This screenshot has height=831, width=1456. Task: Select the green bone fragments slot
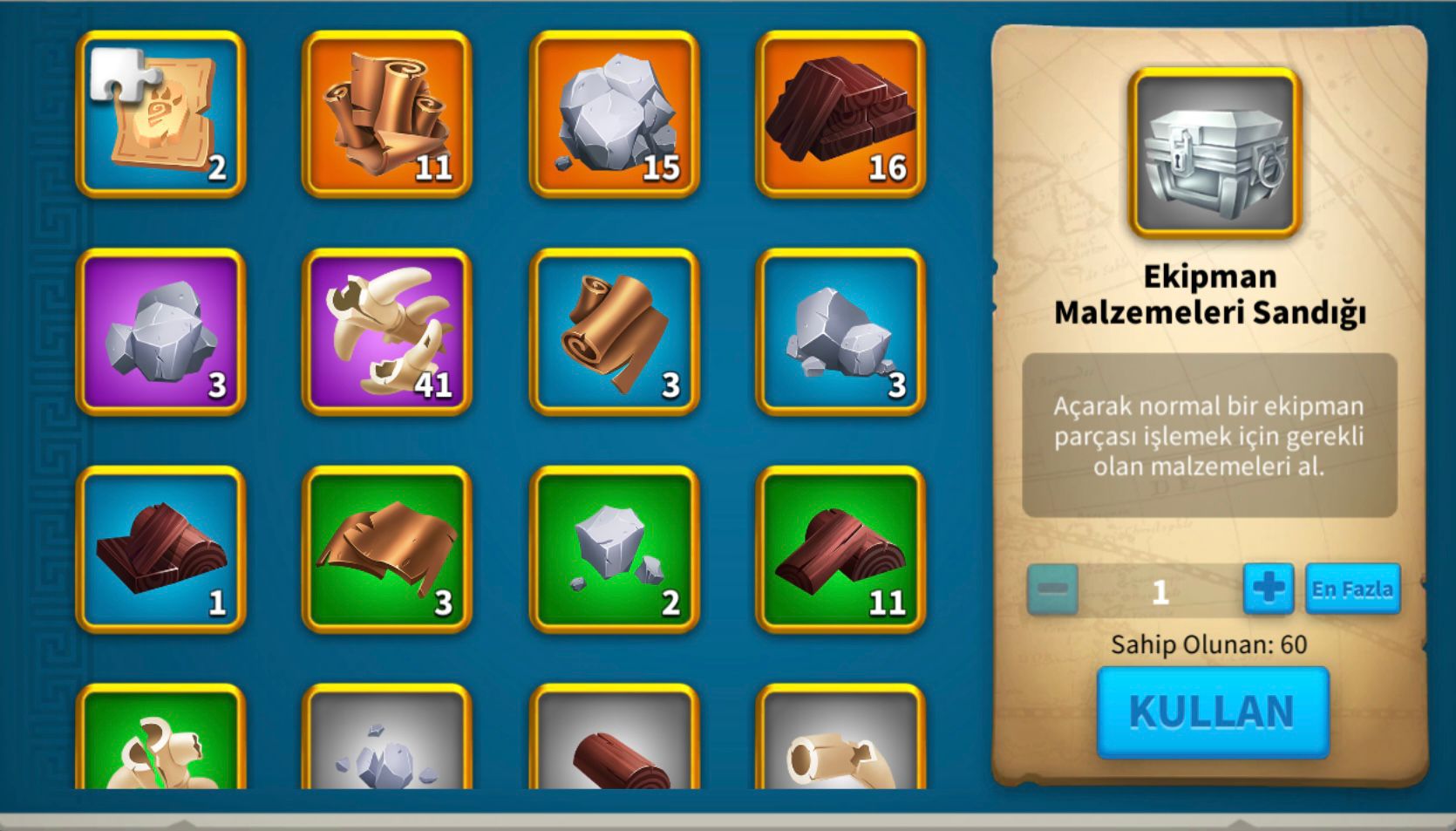pyautogui.click(x=160, y=741)
